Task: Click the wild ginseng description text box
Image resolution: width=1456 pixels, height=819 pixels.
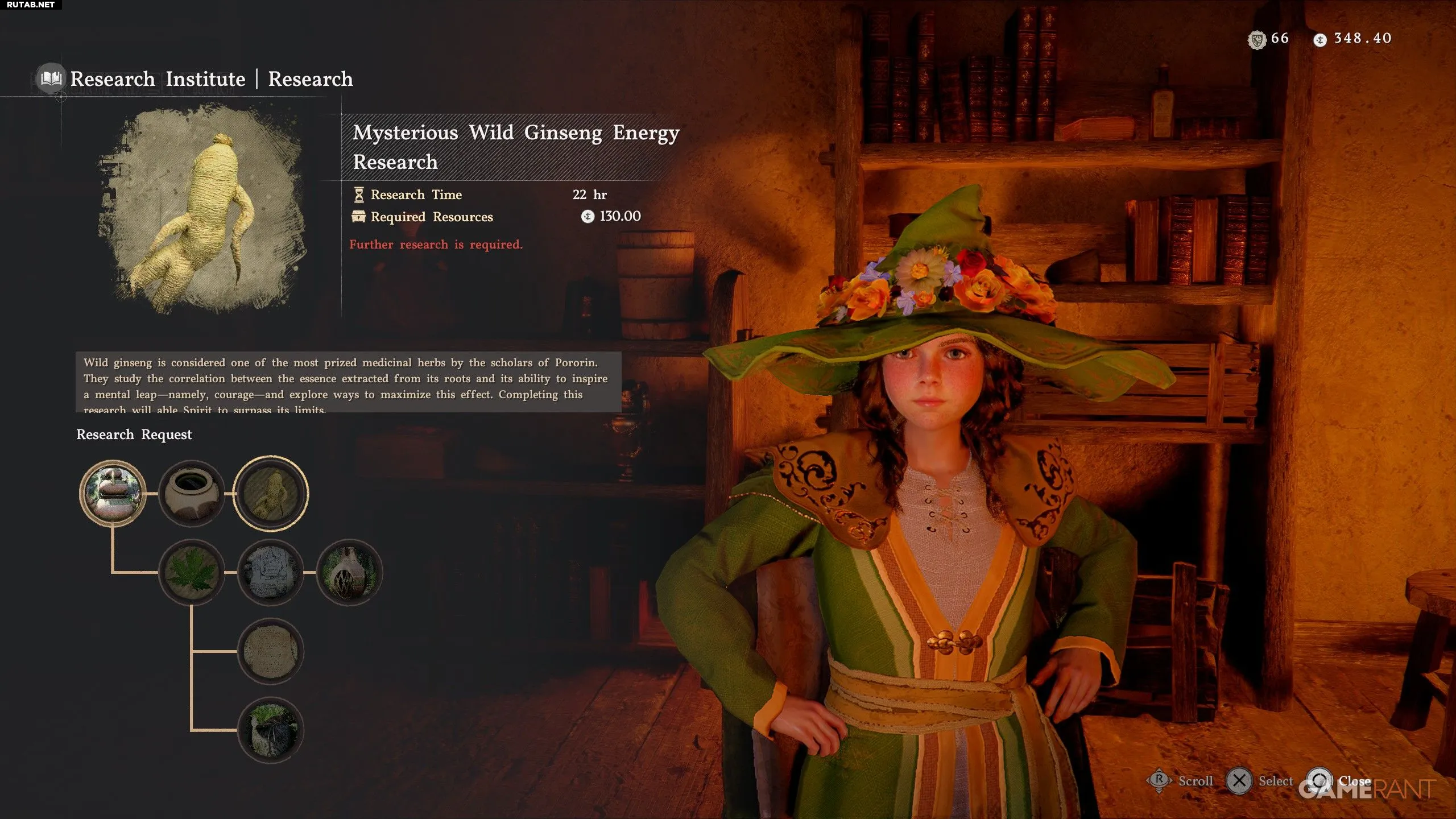Action: pyautogui.click(x=348, y=382)
